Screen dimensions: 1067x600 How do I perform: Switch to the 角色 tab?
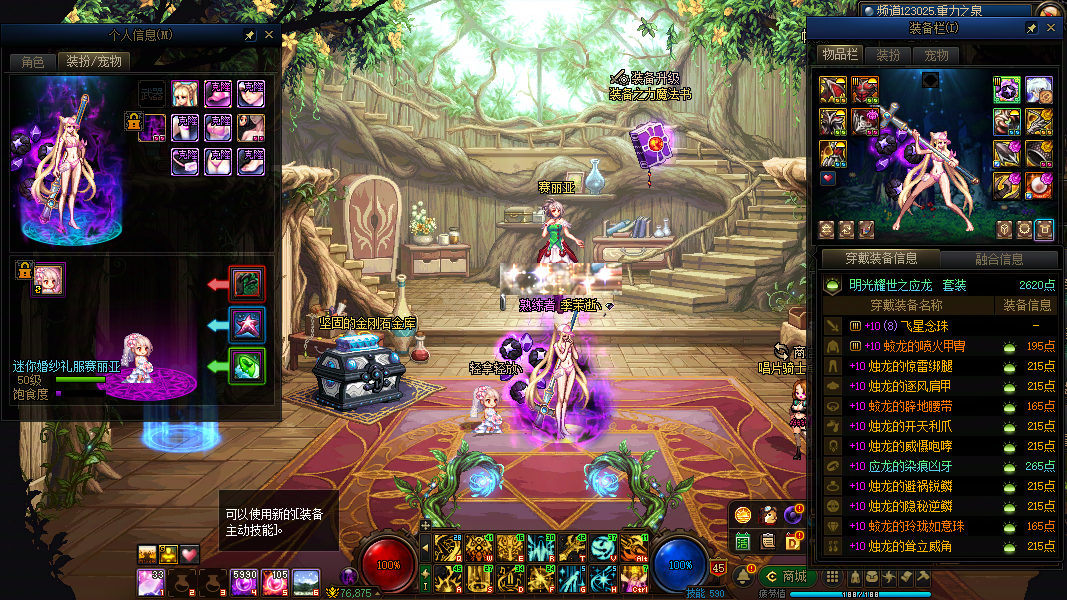(x=33, y=62)
